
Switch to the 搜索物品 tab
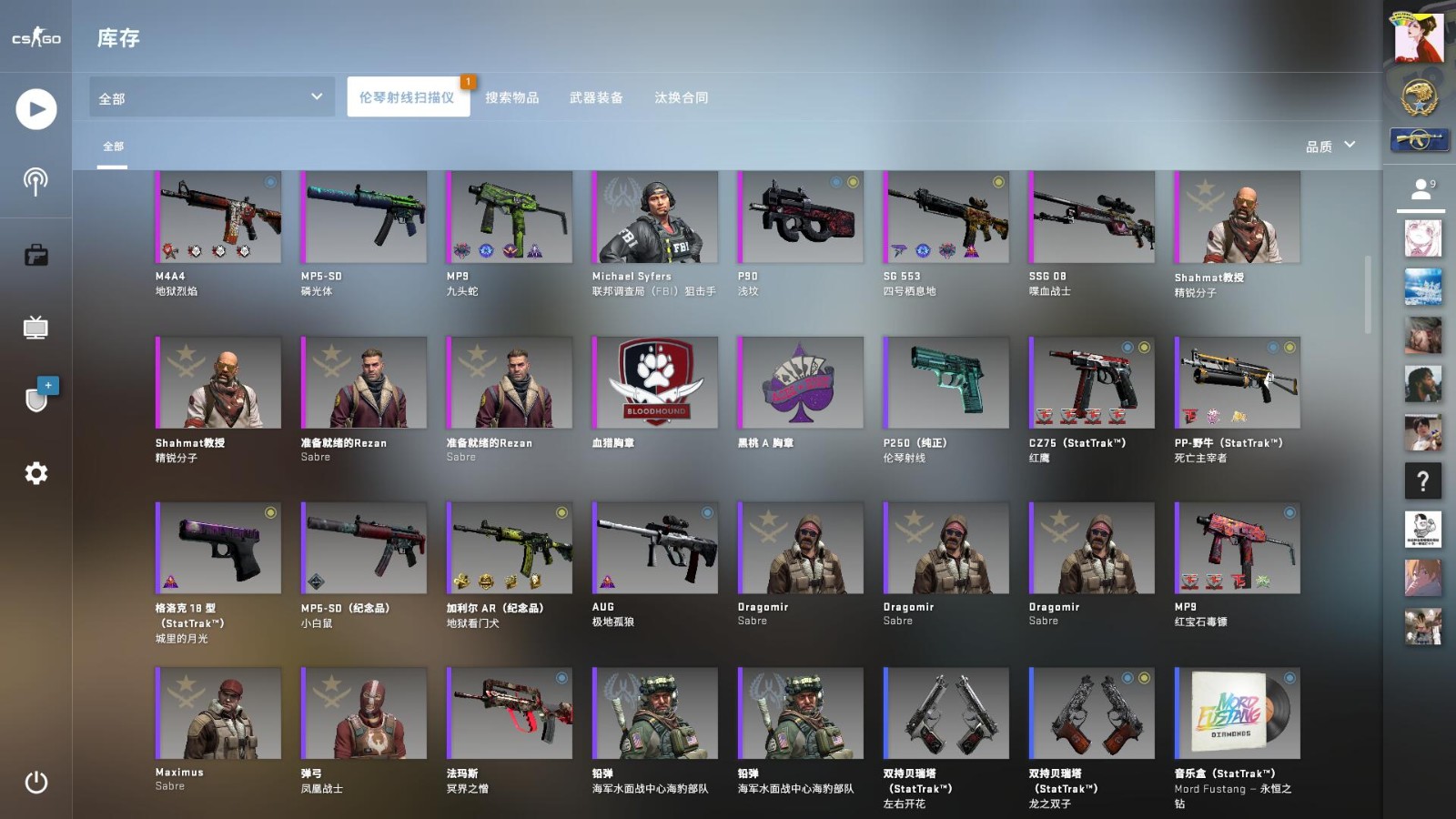511,97
